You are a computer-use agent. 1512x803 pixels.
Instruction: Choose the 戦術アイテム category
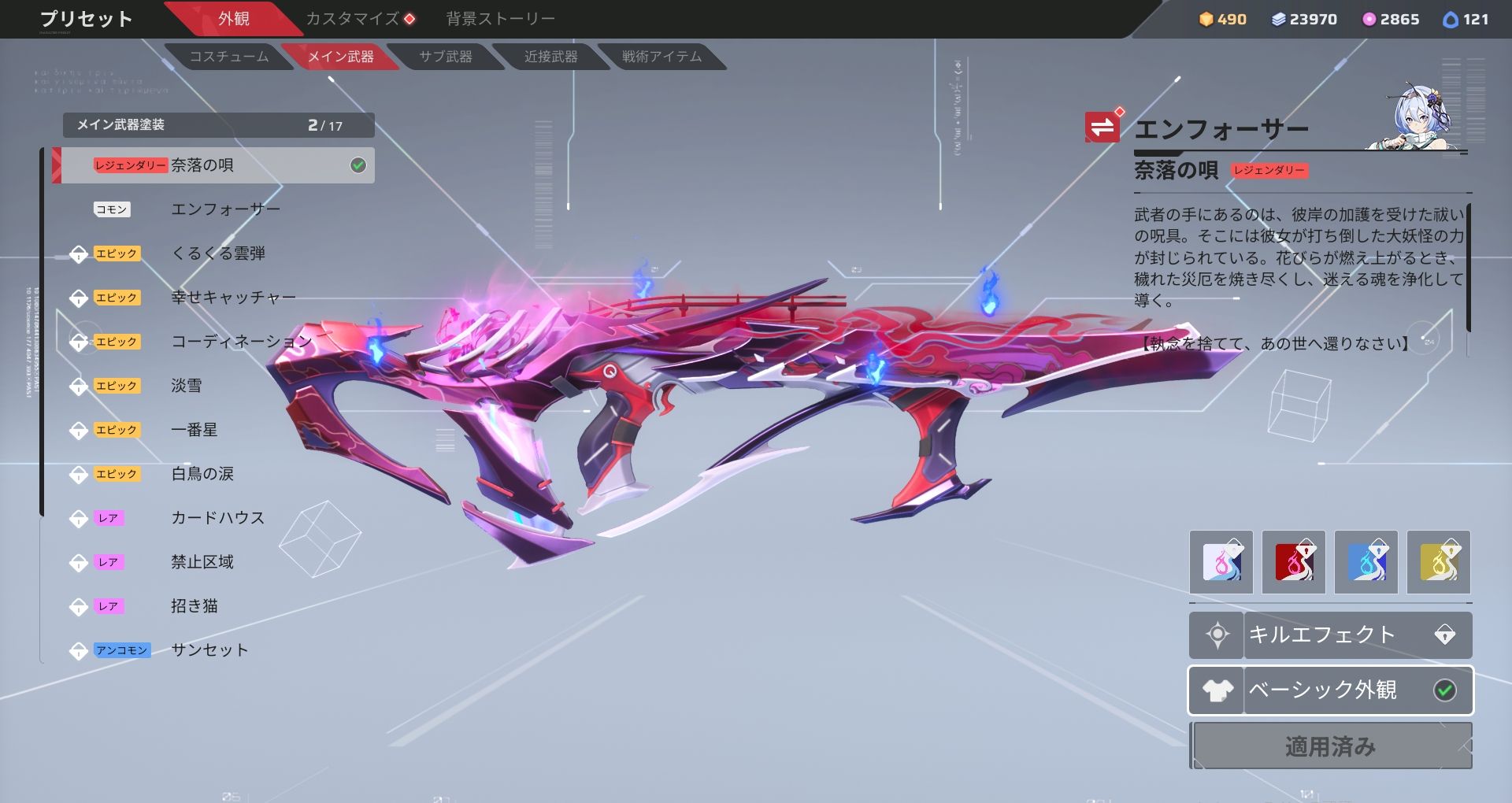(x=661, y=57)
